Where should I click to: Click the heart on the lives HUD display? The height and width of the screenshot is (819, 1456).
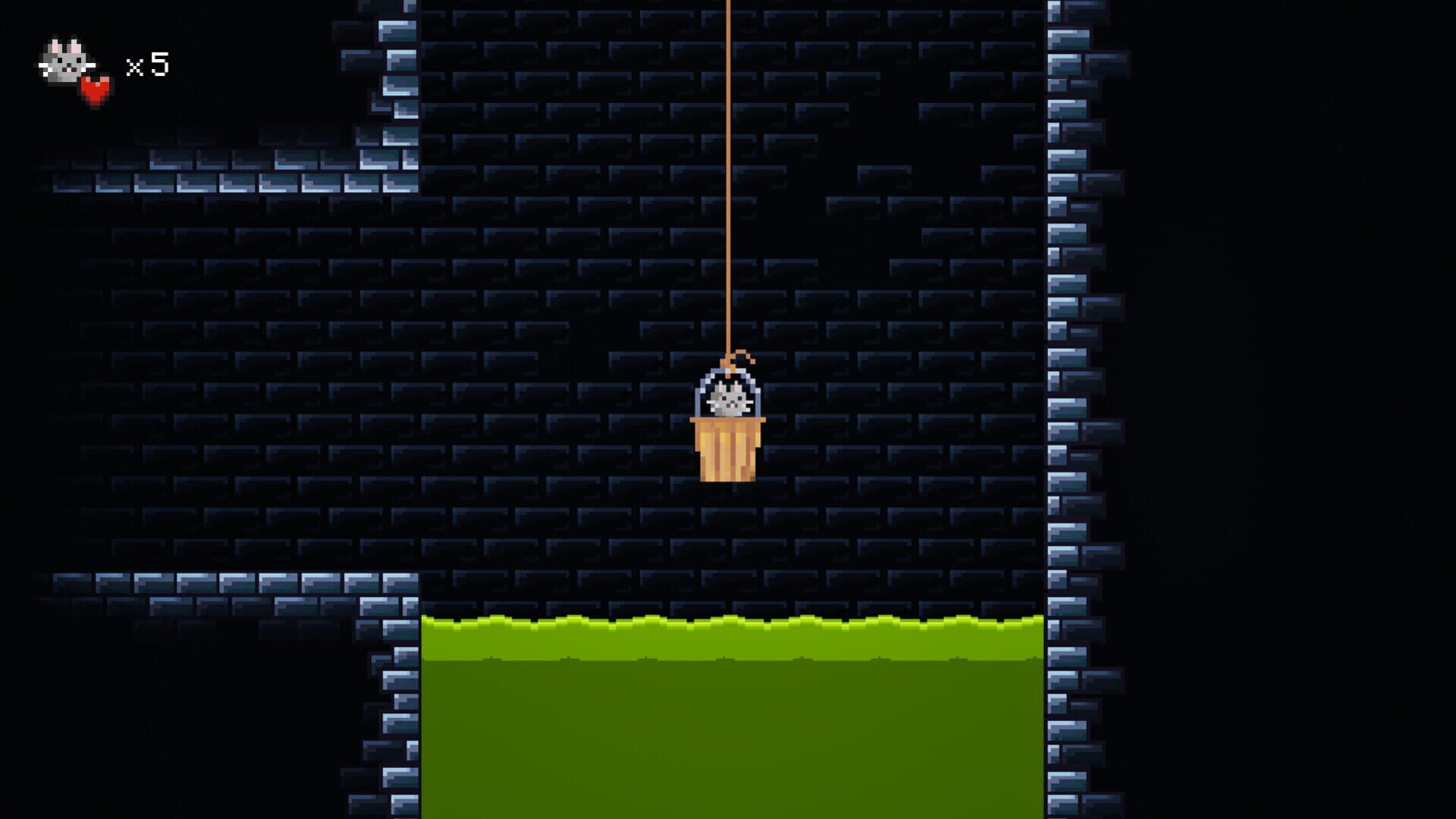(94, 89)
